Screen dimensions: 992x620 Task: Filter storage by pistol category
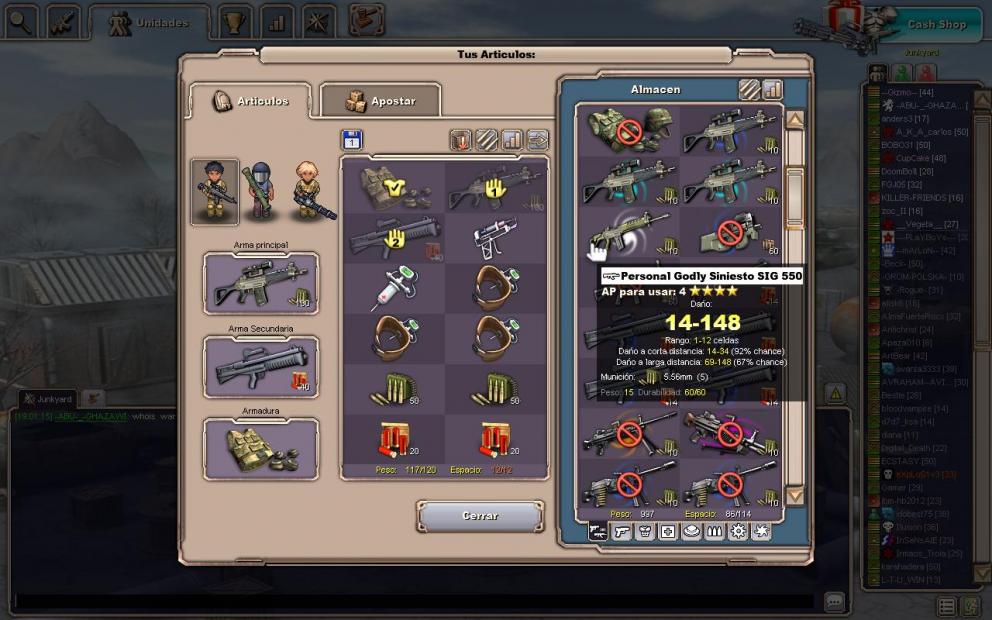622,532
